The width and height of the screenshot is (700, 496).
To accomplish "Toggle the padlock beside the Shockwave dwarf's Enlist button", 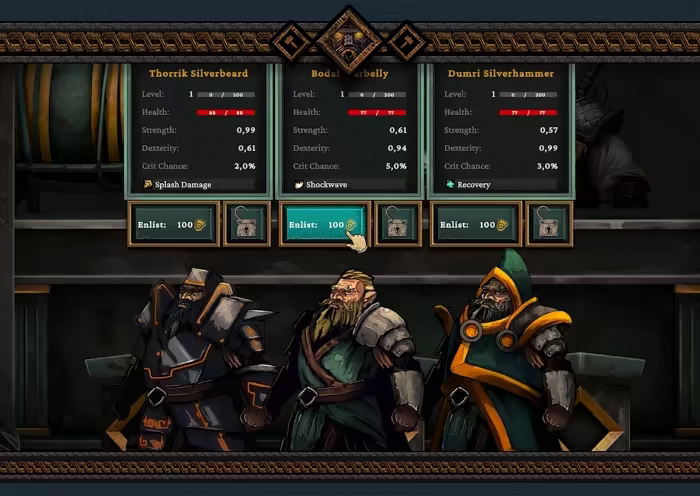I will click(397, 225).
